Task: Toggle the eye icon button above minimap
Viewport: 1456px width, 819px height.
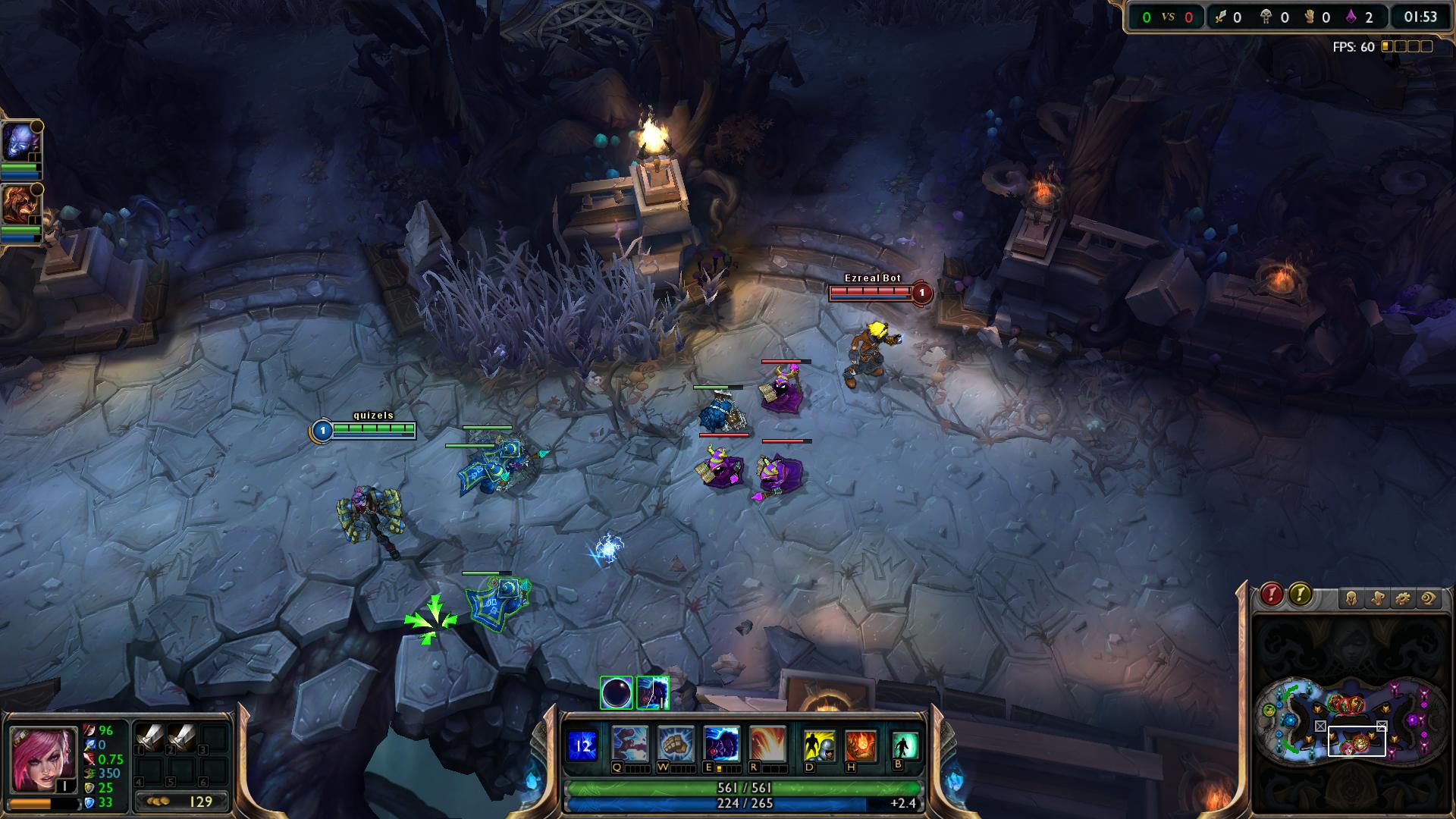Action: tap(1428, 599)
